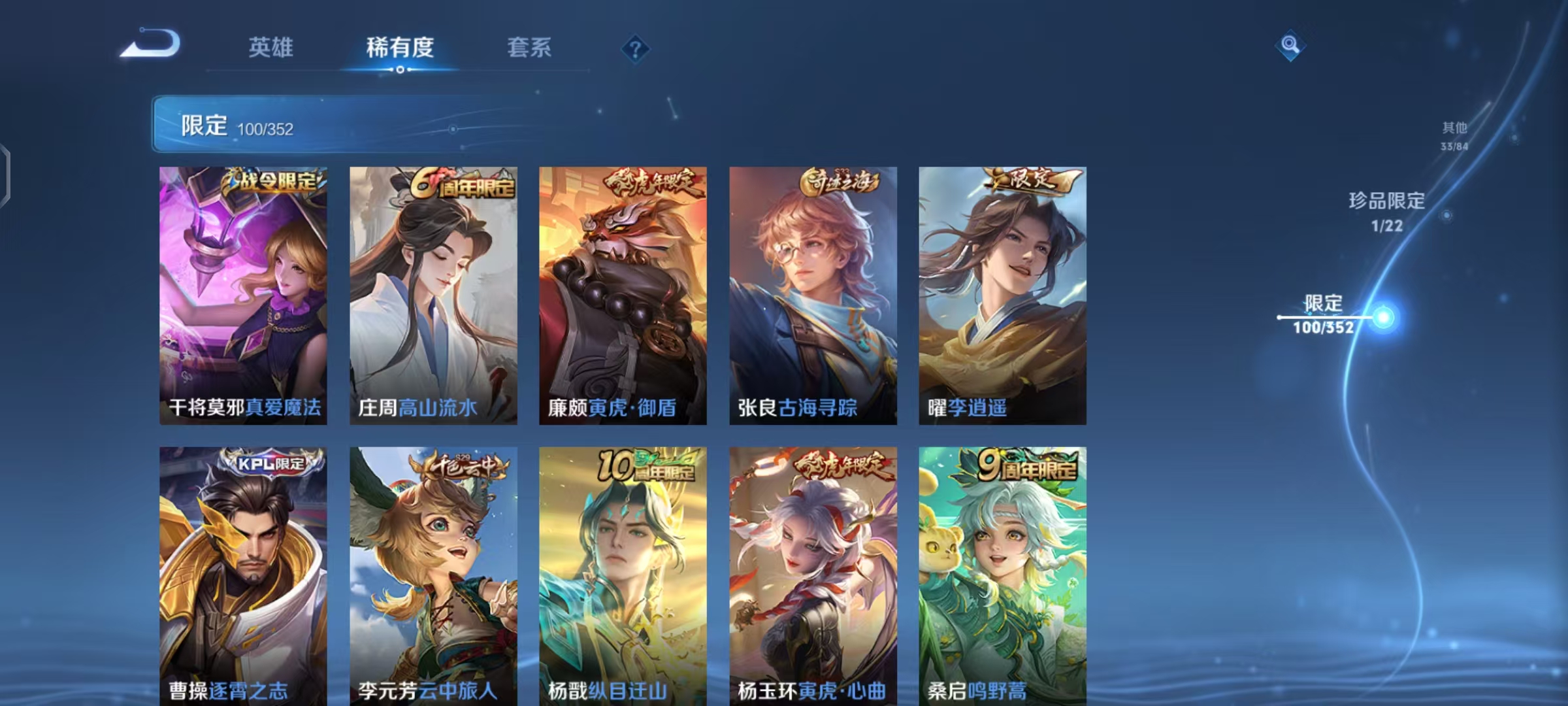The height and width of the screenshot is (706, 1568).
Task: Select the 稀有度 tab
Action: click(x=400, y=48)
